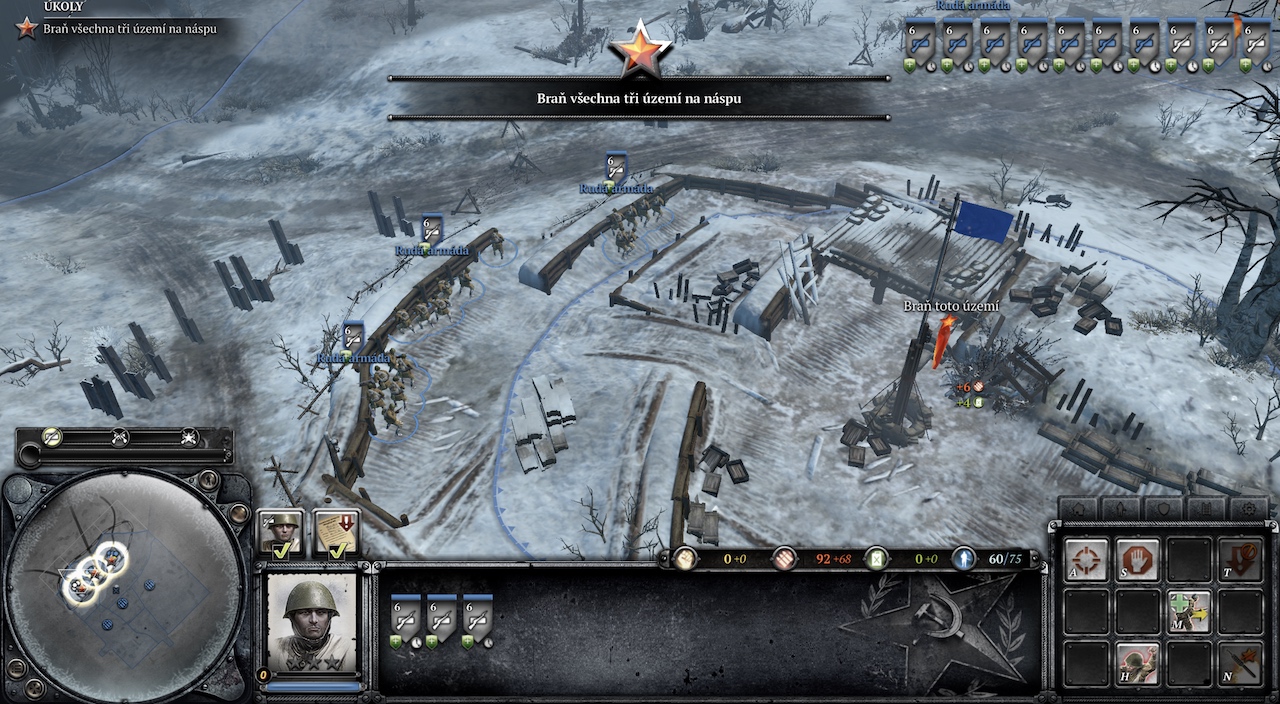
Task: Open the gear settings tab
Action: coord(1248,510)
